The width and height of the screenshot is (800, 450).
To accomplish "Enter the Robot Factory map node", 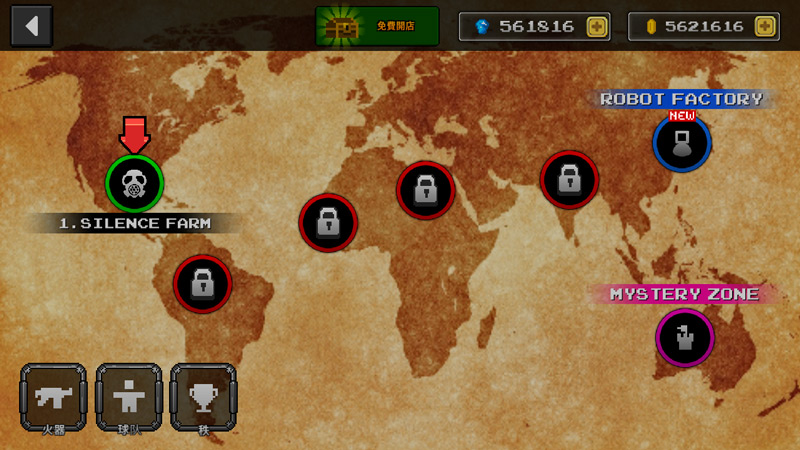I will tap(682, 143).
